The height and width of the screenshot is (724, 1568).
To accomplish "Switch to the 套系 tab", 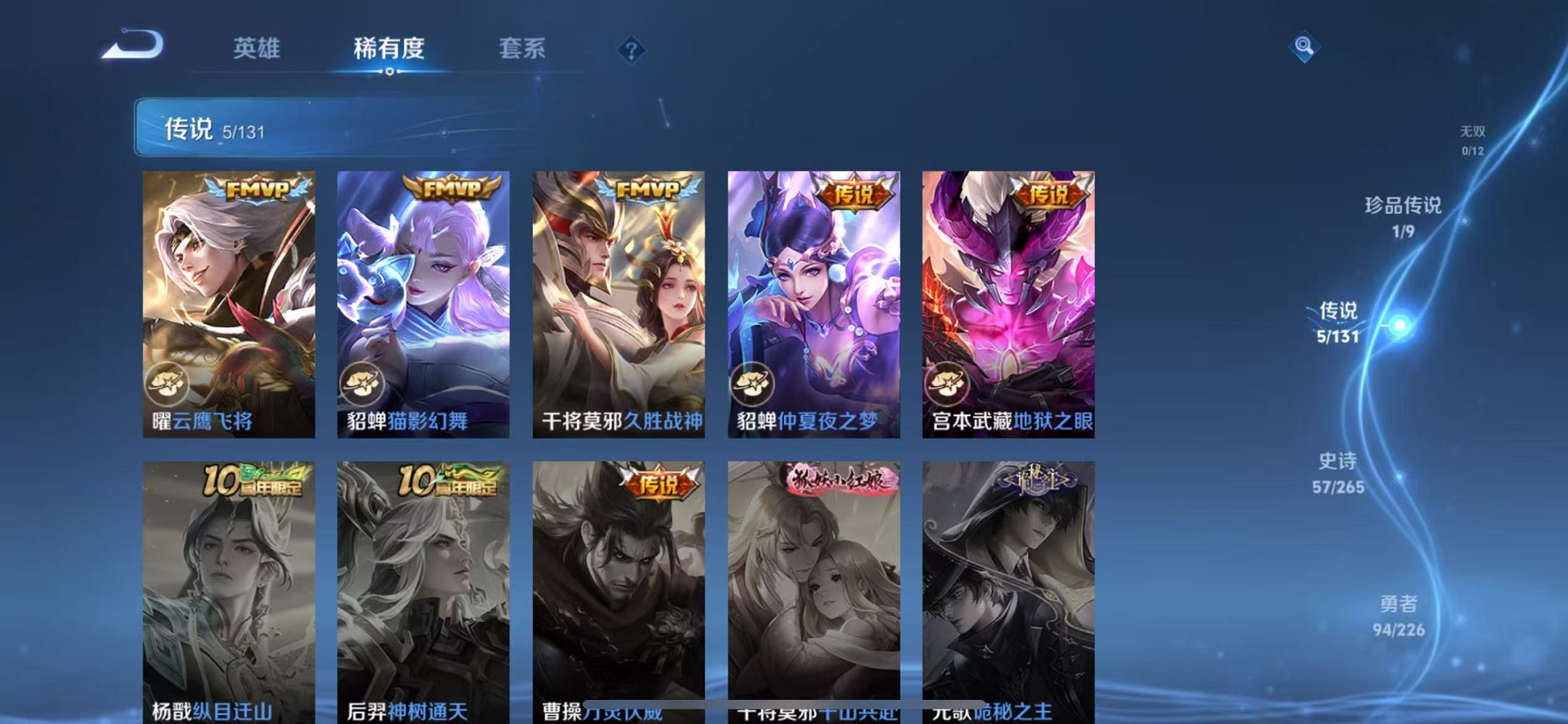I will click(x=522, y=49).
